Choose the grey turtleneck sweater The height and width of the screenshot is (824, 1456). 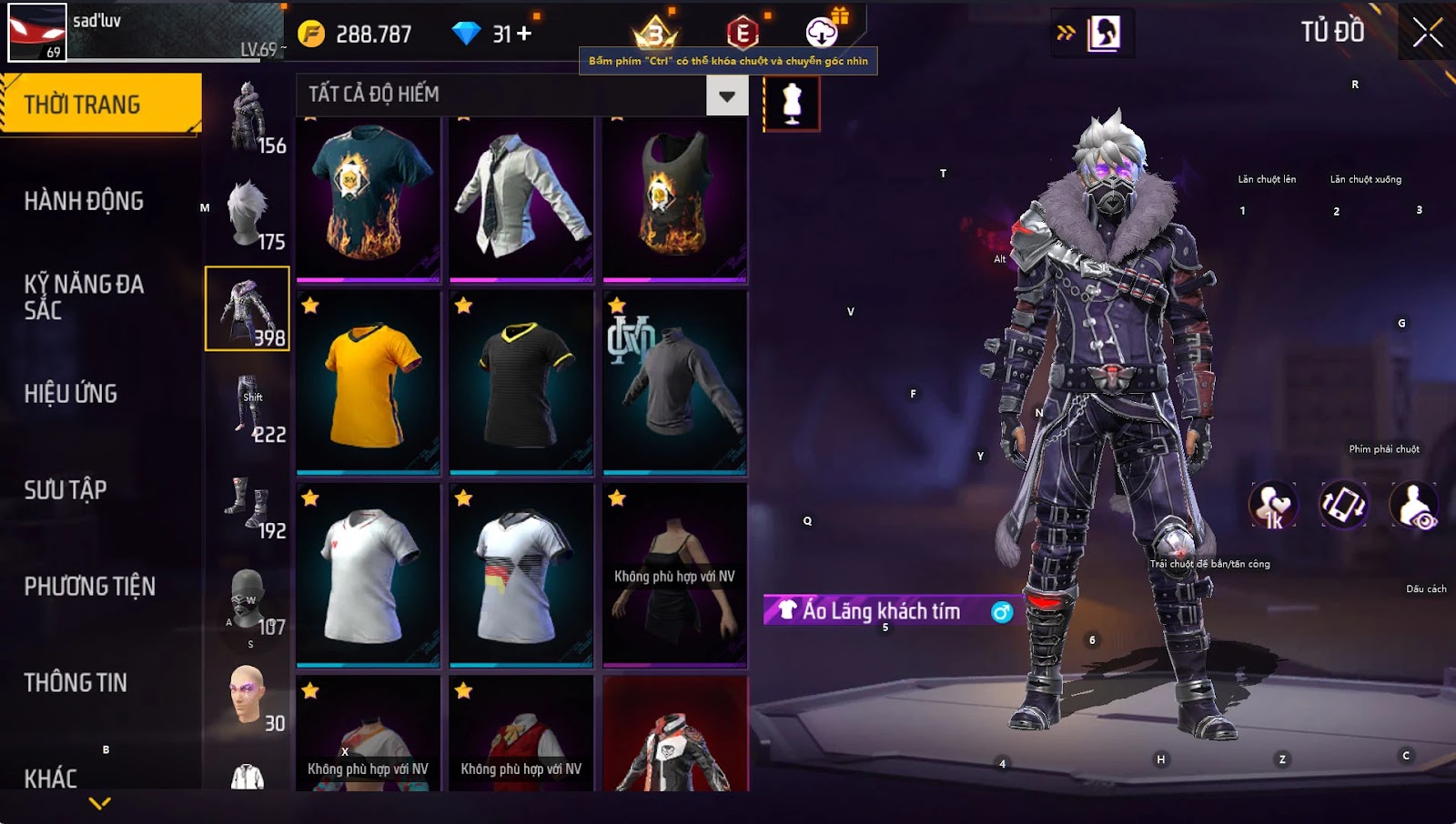pyautogui.click(x=674, y=383)
